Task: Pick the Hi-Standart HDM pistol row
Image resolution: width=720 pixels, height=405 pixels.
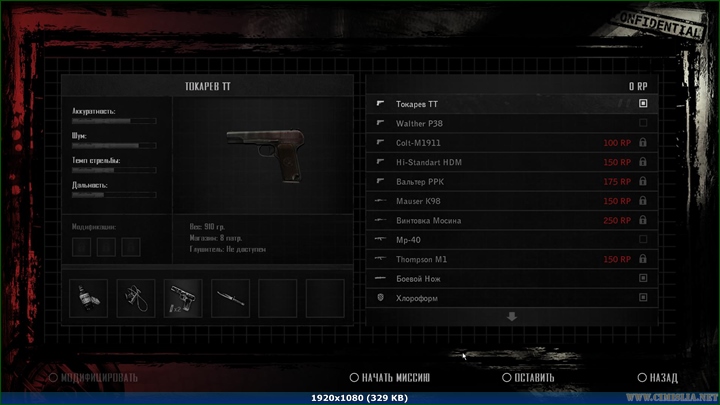Action: pos(510,162)
